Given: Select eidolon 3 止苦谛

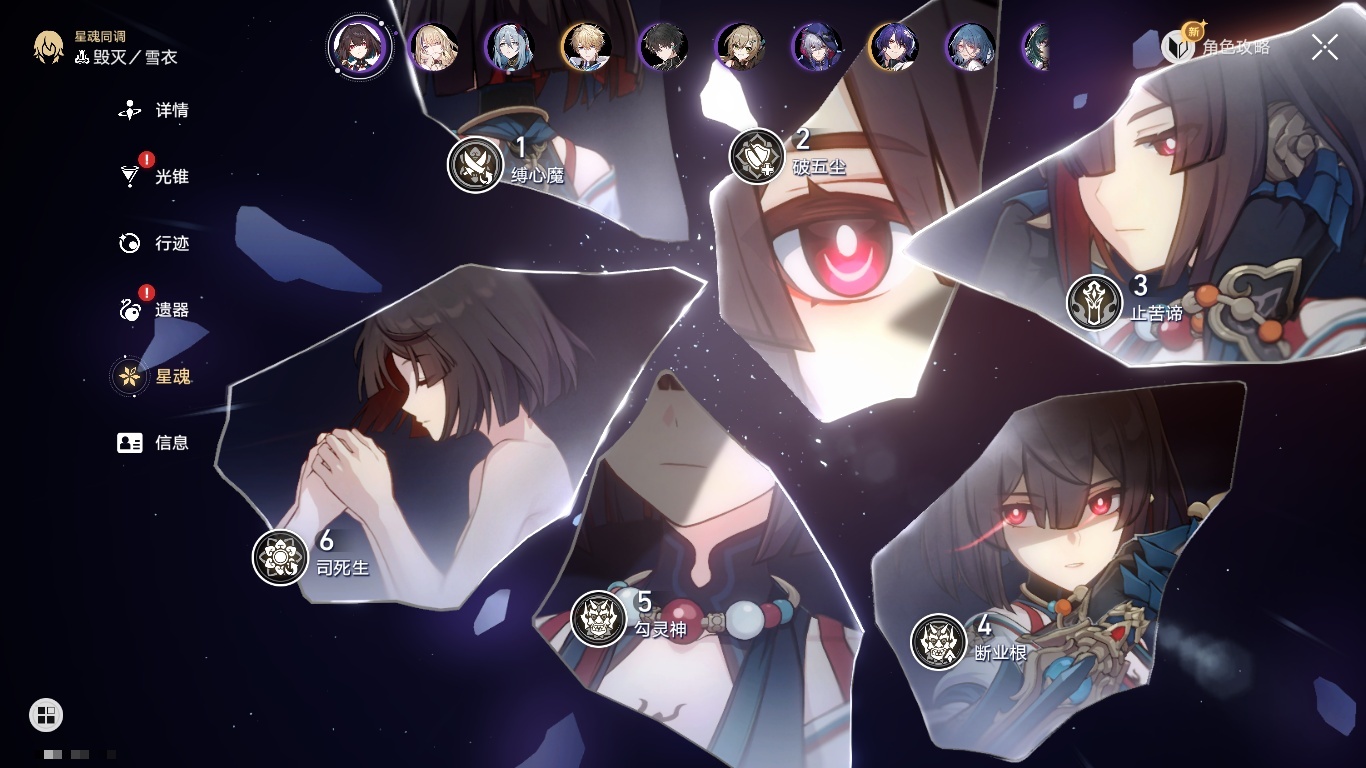Looking at the screenshot, I should click(x=1094, y=302).
